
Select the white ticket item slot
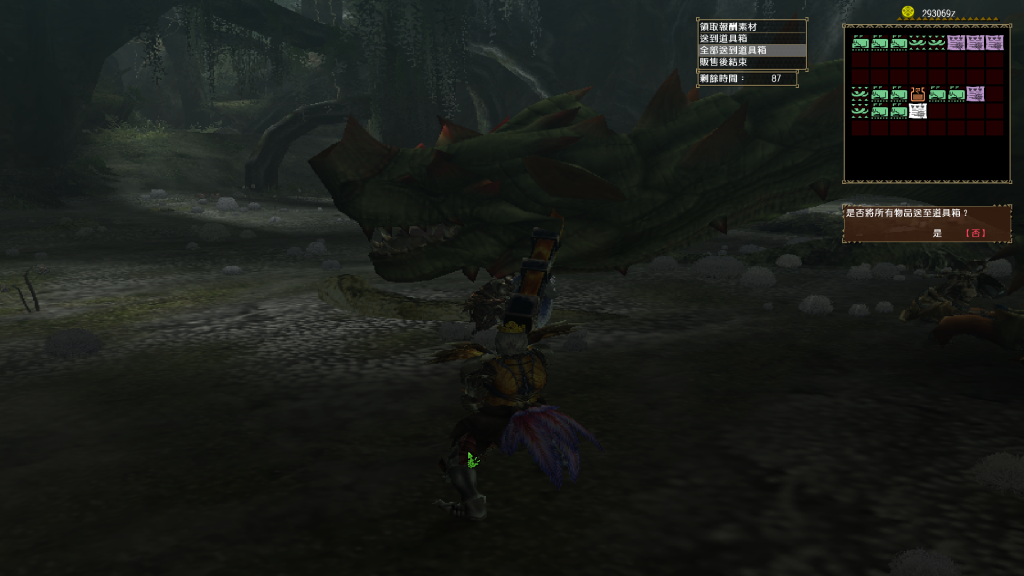pos(917,111)
